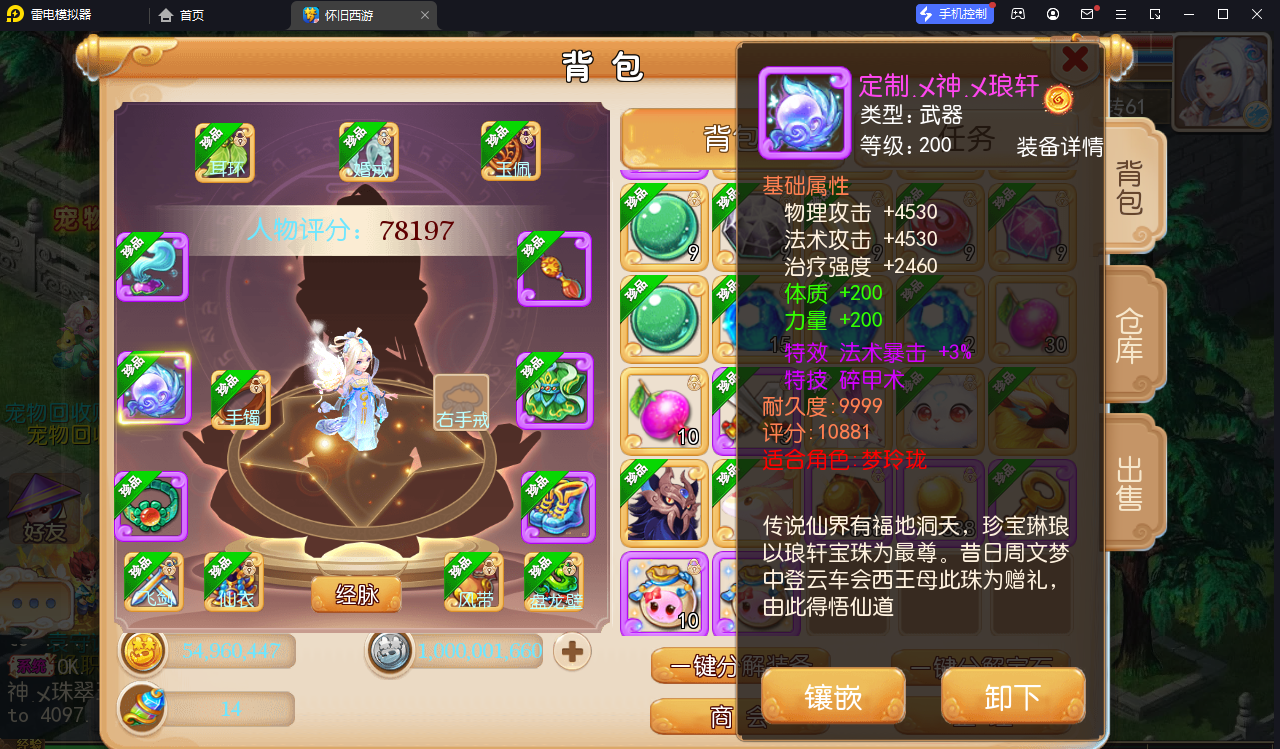
Task: Open gamepad key mapping in emulator toolbar
Action: 1018,13
